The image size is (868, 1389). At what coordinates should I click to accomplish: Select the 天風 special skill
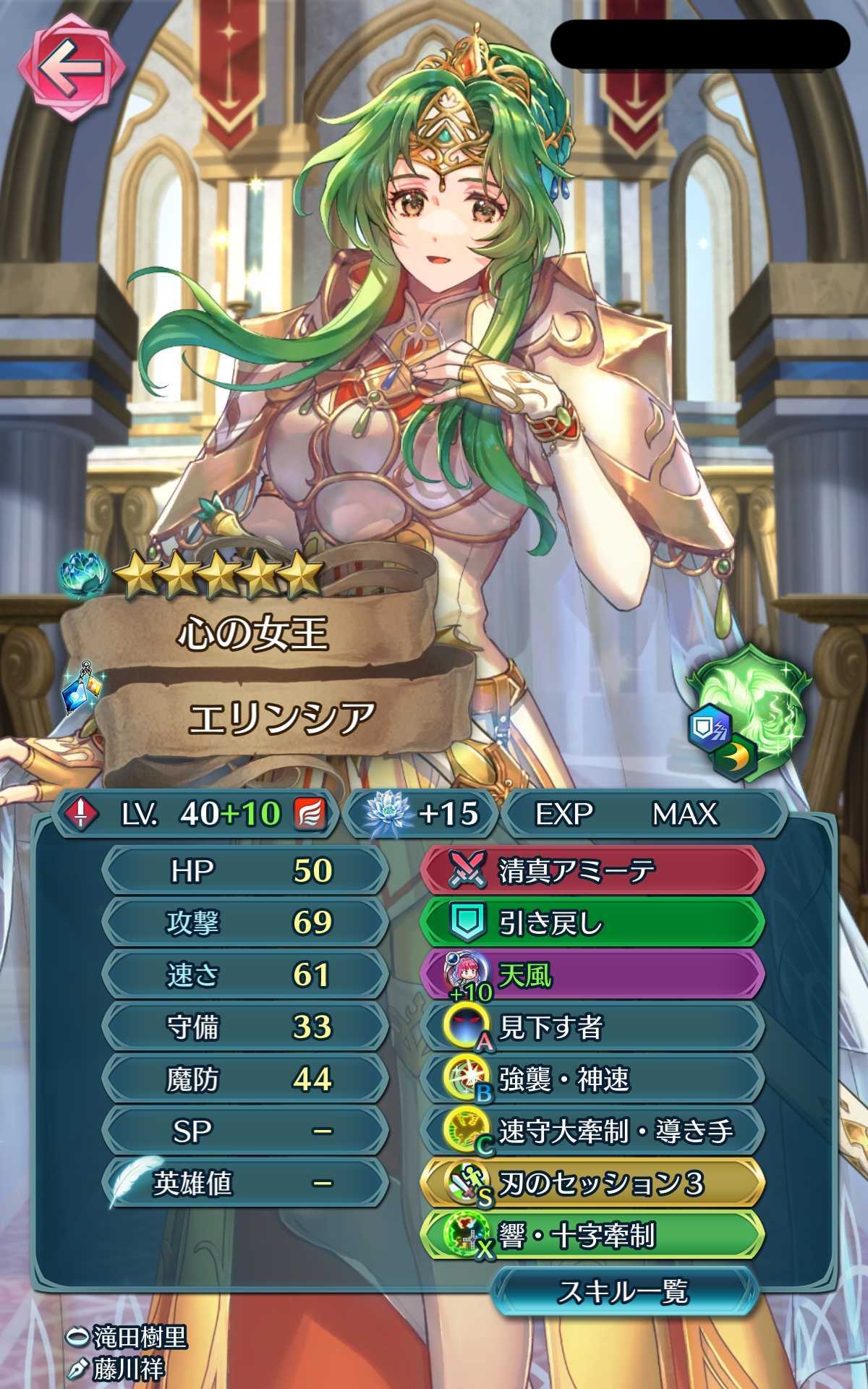click(592, 975)
